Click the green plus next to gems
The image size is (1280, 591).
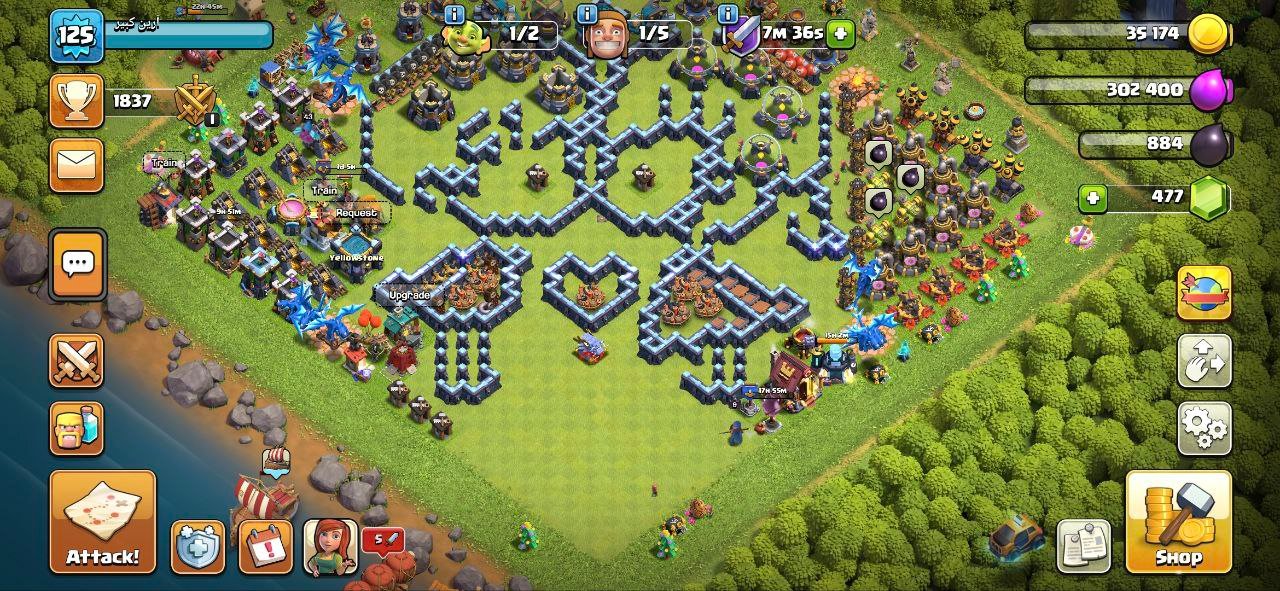tap(1092, 198)
